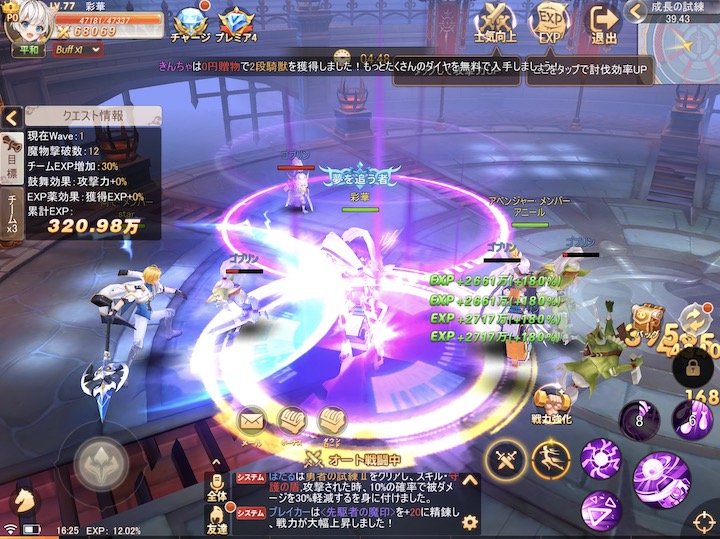
Task: Activate the 士気向上 morale boost
Action: [x=494, y=22]
